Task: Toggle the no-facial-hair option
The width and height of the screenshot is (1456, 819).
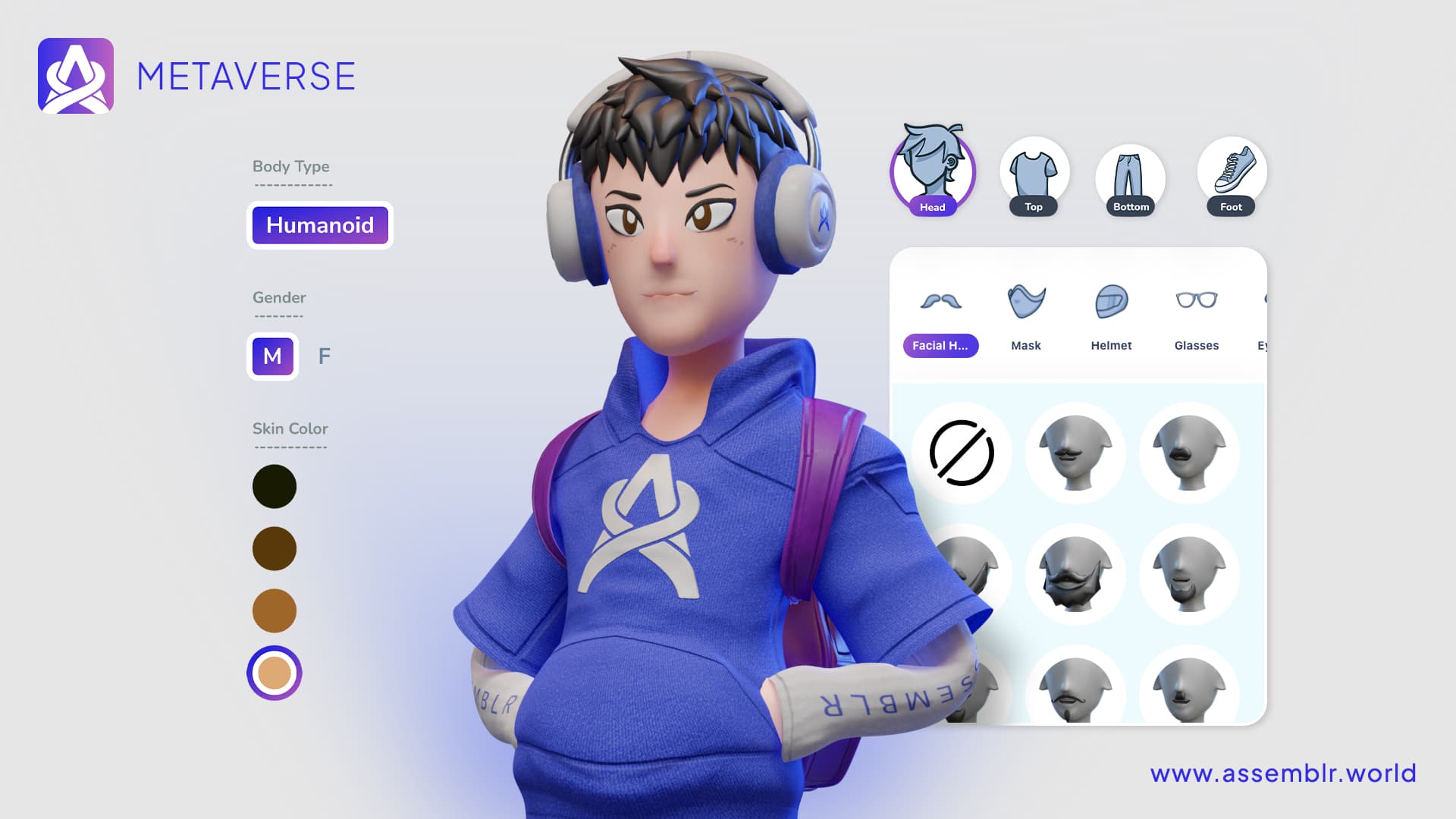Action: click(962, 453)
